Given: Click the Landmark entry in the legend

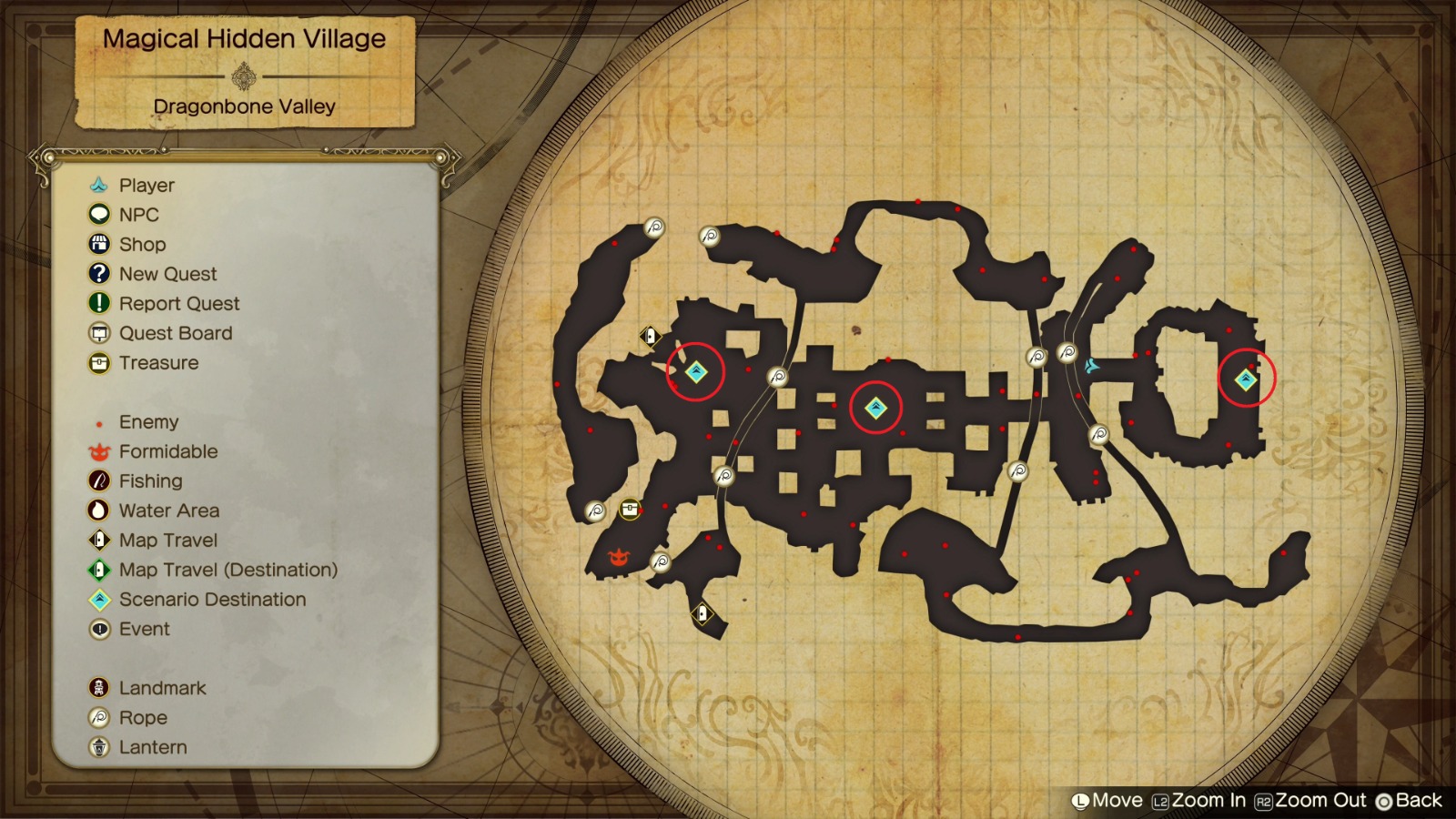Looking at the screenshot, I should [97, 688].
